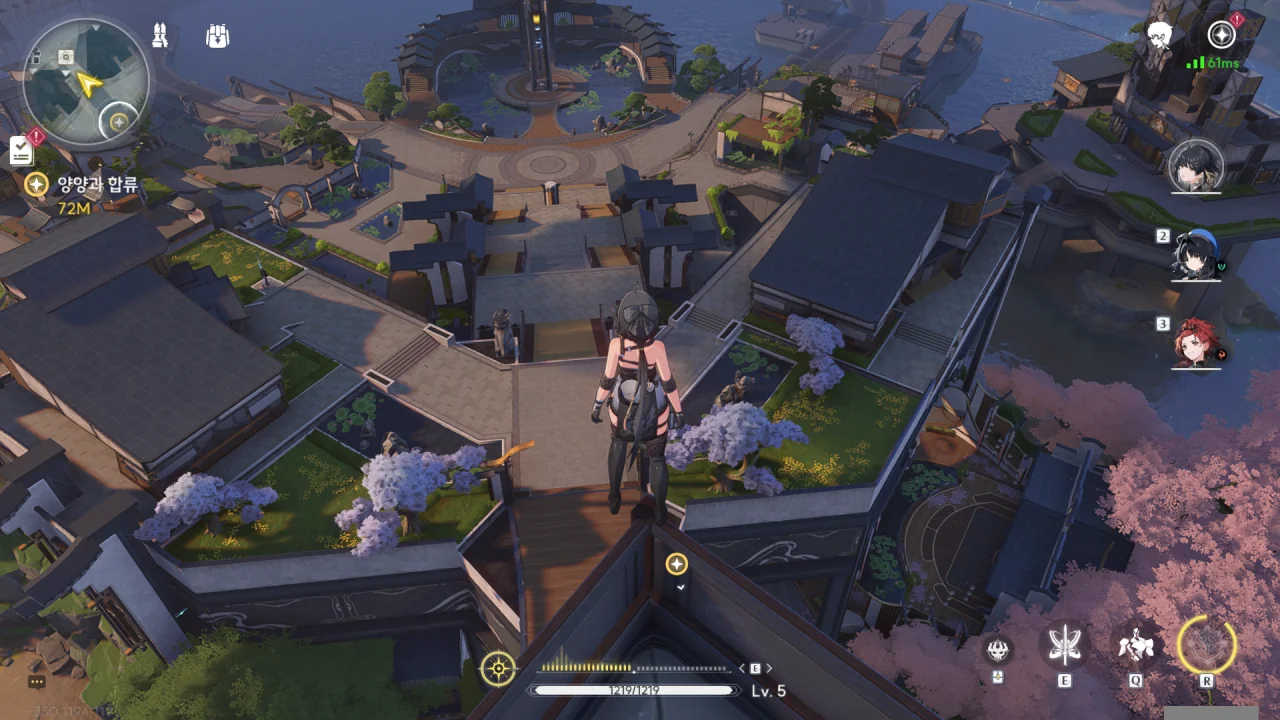Image resolution: width=1280 pixels, height=720 pixels.
Task: Trigger the echo skill creature icon
Action: 1136,645
